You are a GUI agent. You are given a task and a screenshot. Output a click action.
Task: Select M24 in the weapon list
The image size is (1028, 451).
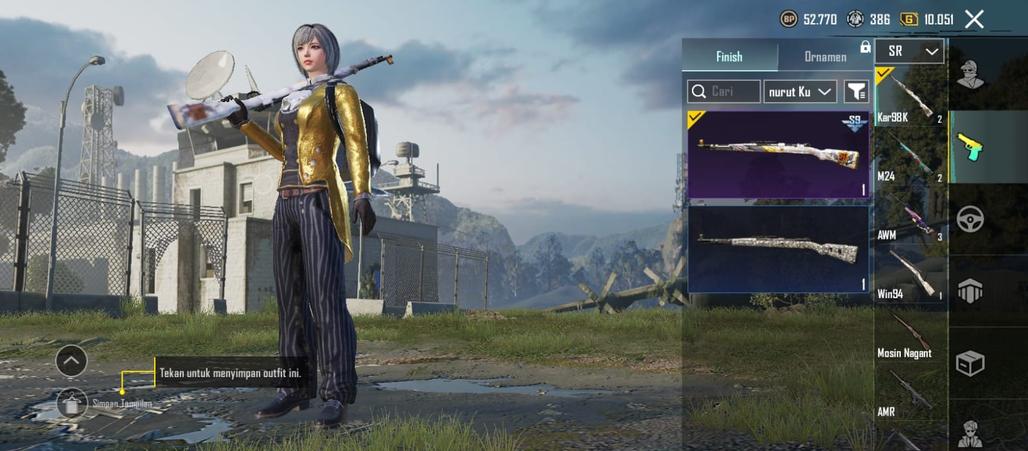point(909,157)
